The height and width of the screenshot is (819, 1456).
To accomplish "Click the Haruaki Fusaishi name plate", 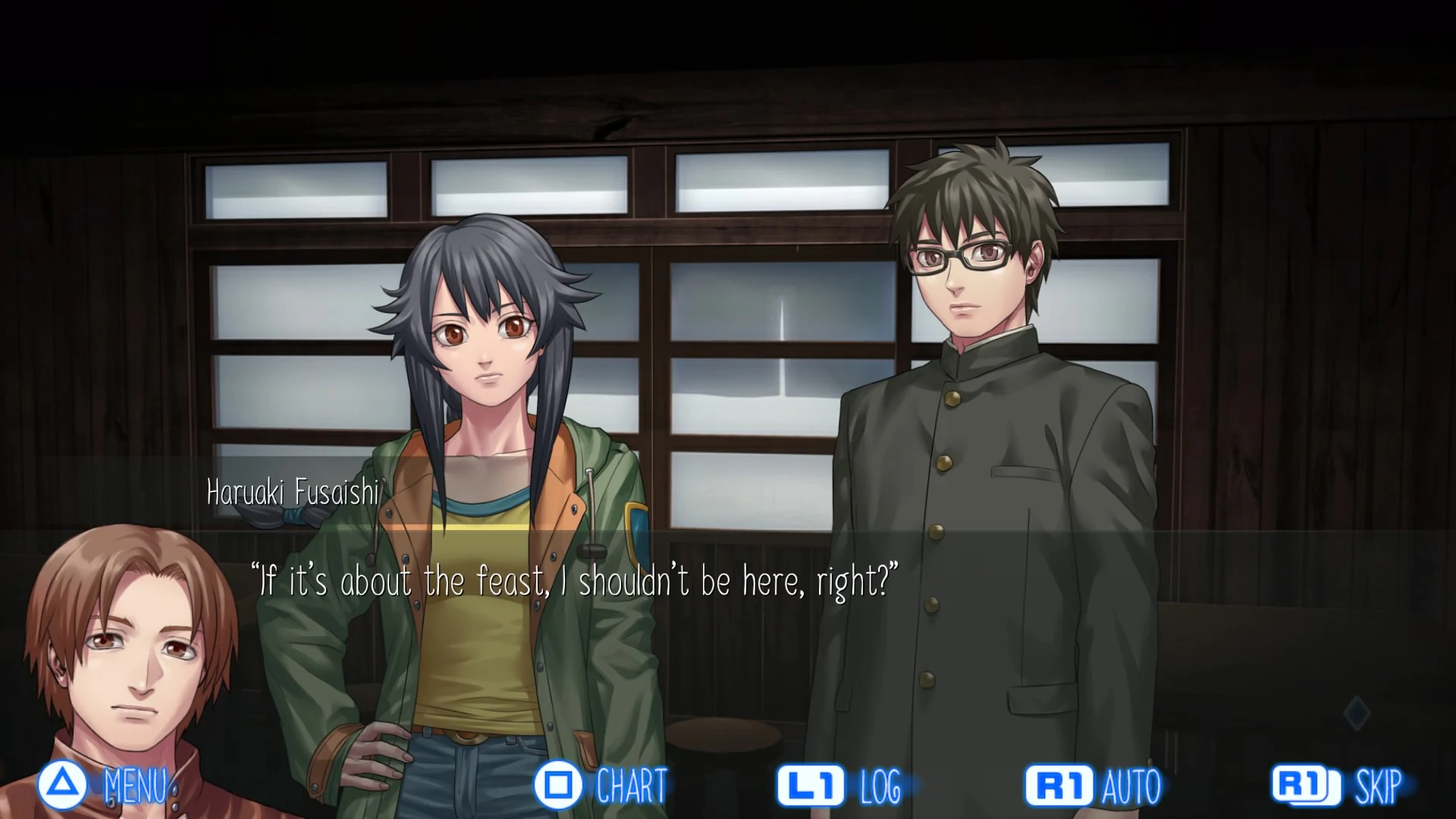I will [x=291, y=494].
